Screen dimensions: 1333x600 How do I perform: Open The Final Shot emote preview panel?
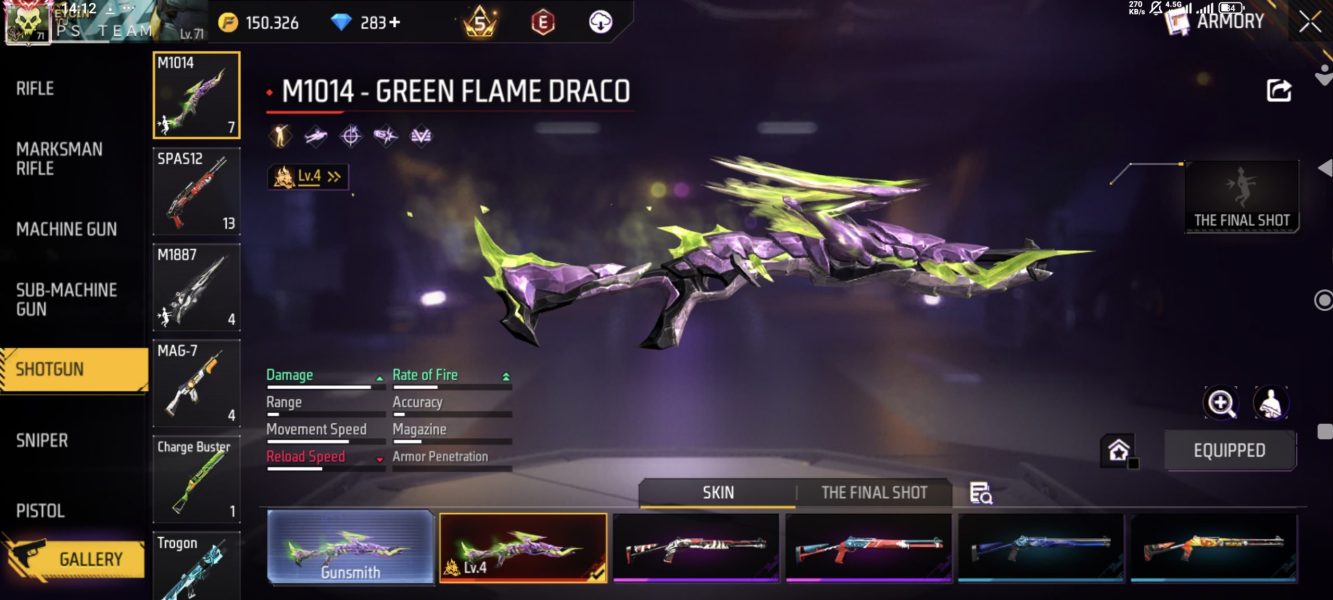[1242, 197]
